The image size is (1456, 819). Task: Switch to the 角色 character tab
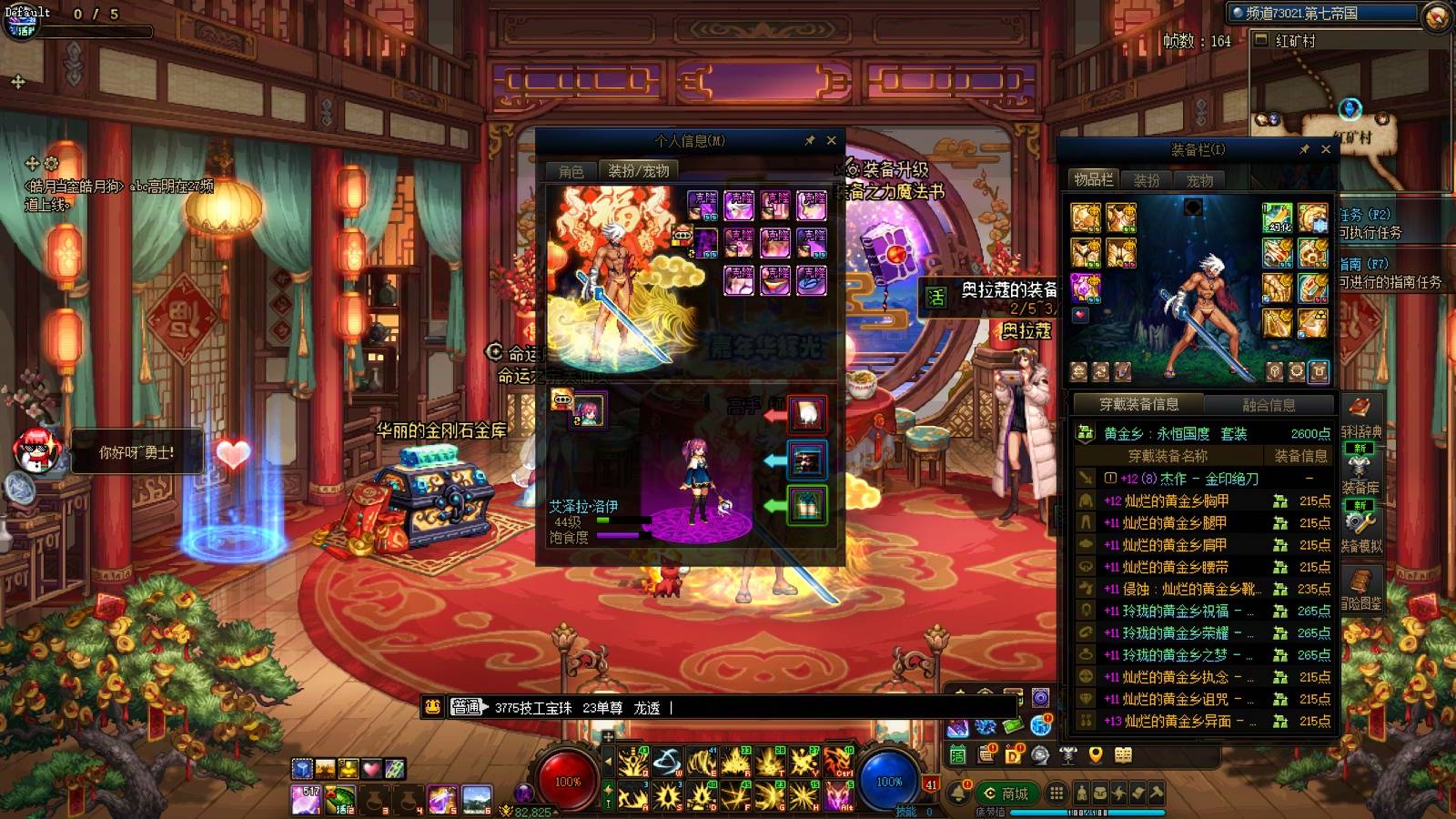point(571,171)
